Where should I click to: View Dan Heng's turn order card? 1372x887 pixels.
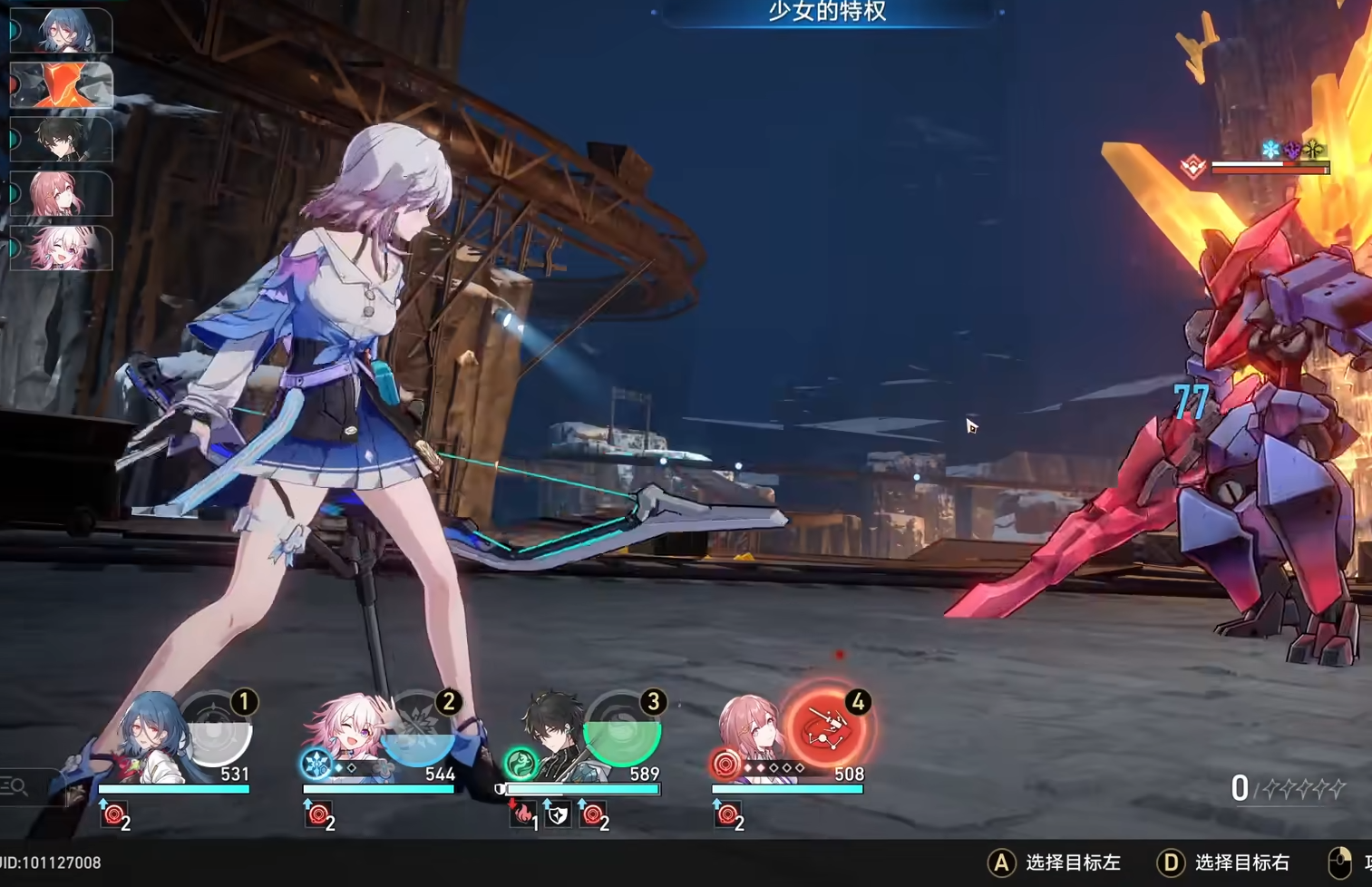click(62, 139)
